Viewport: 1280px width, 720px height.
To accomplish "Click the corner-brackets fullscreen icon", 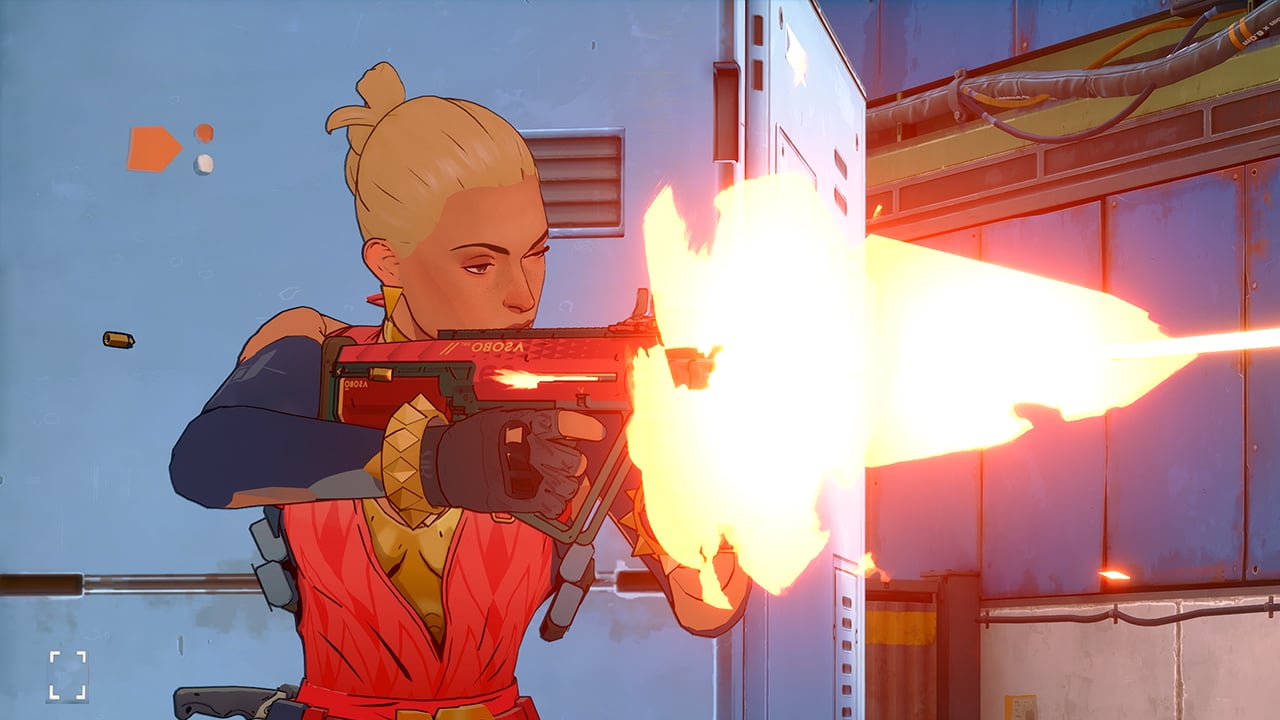I will [67, 676].
